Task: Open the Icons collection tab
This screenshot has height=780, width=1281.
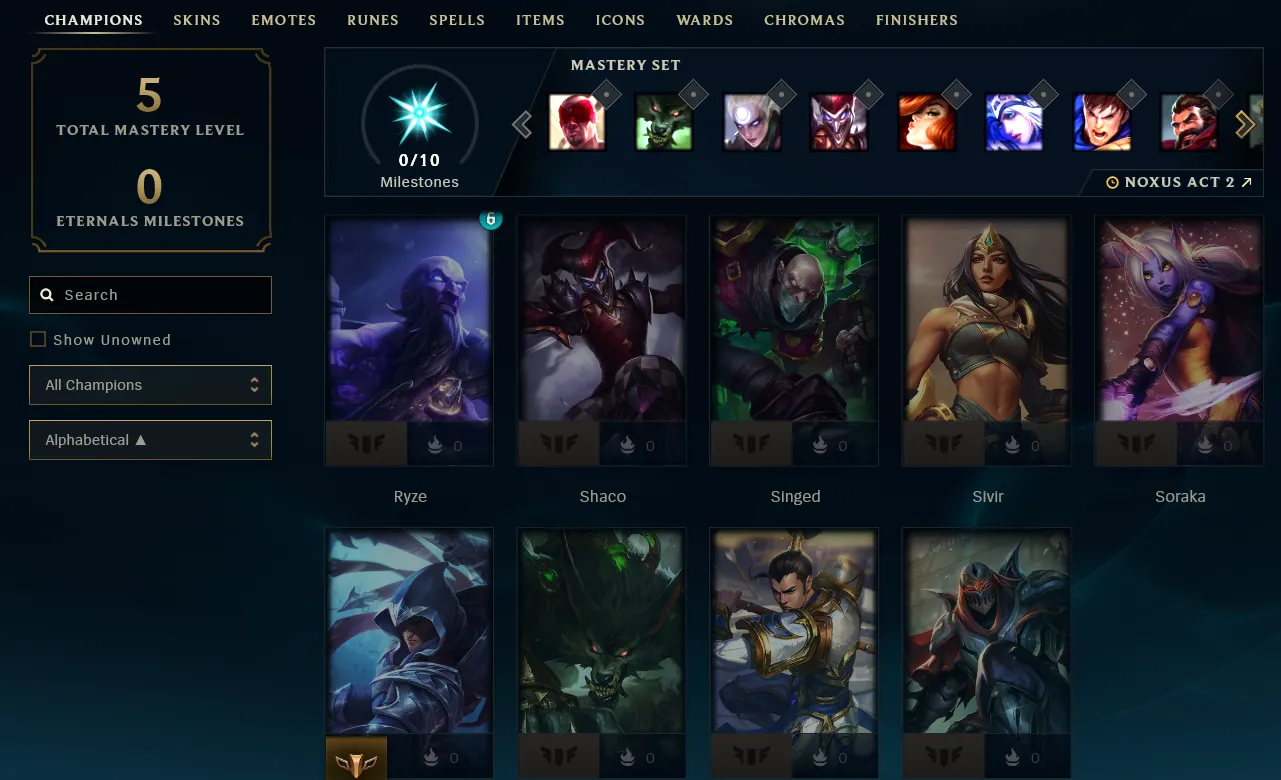Action: pos(620,20)
